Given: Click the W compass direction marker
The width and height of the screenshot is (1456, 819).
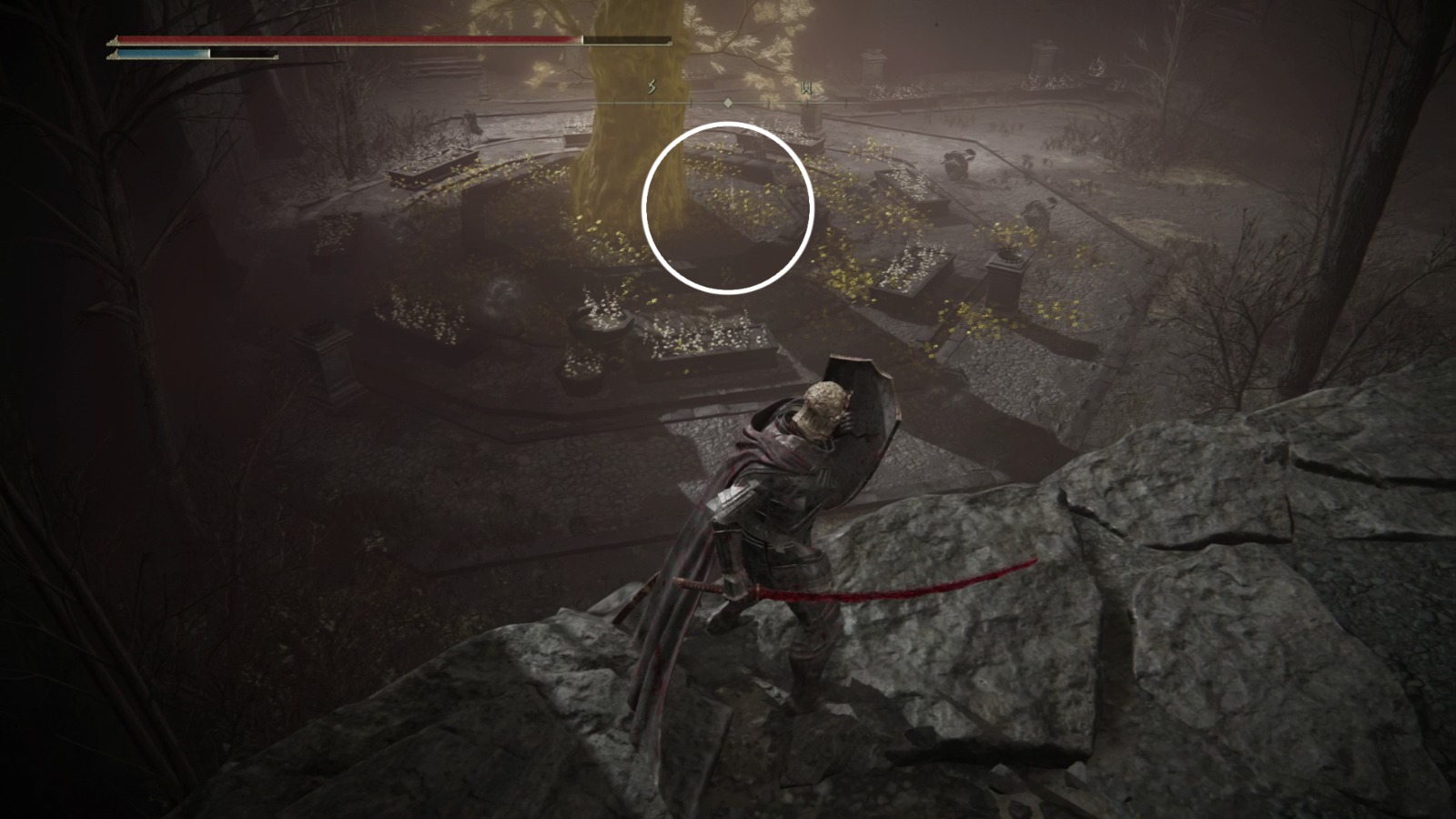Looking at the screenshot, I should (x=805, y=86).
